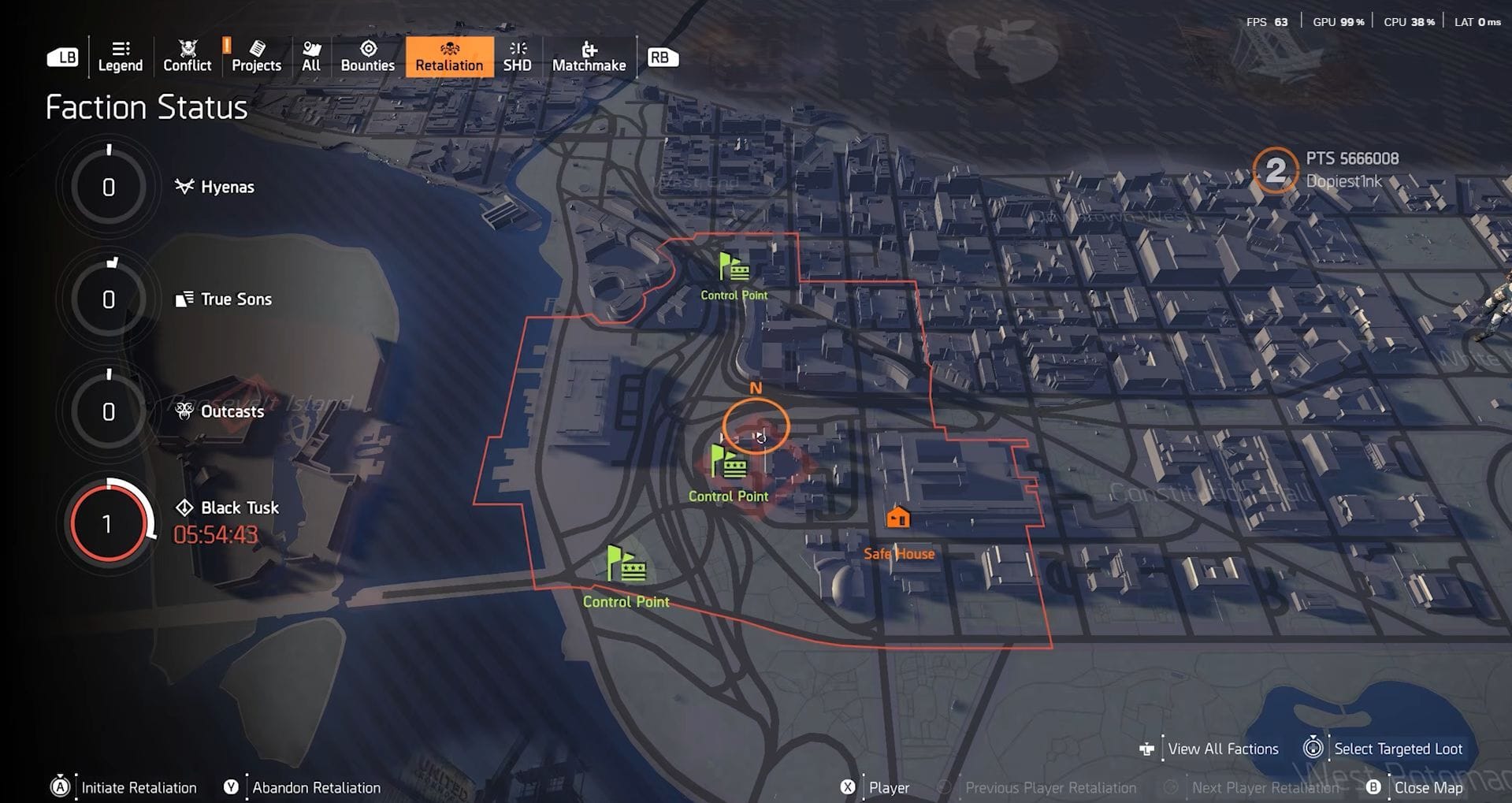Screen dimensions: 1512x803
Task: Select the Black Tusk faction icon
Action: (184, 507)
